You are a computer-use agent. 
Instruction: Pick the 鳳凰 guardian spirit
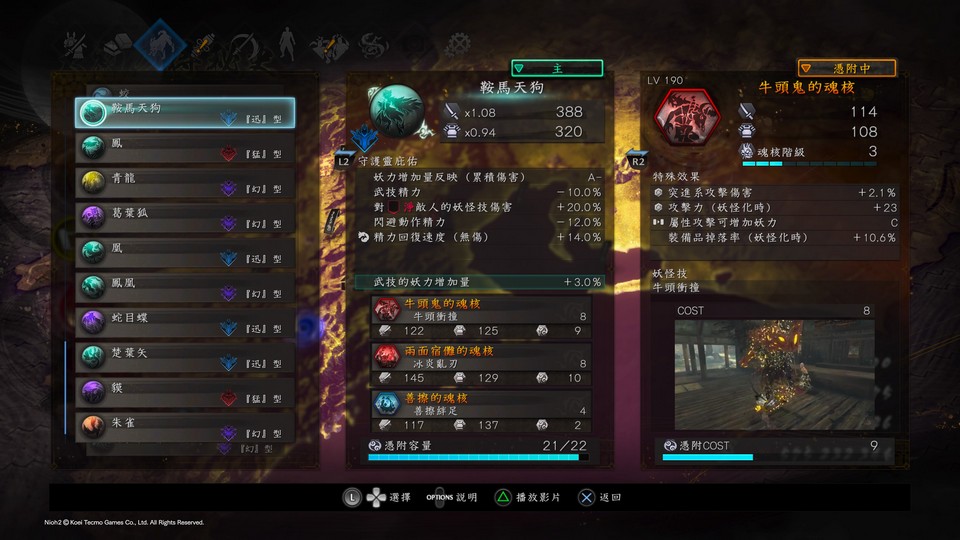186,284
